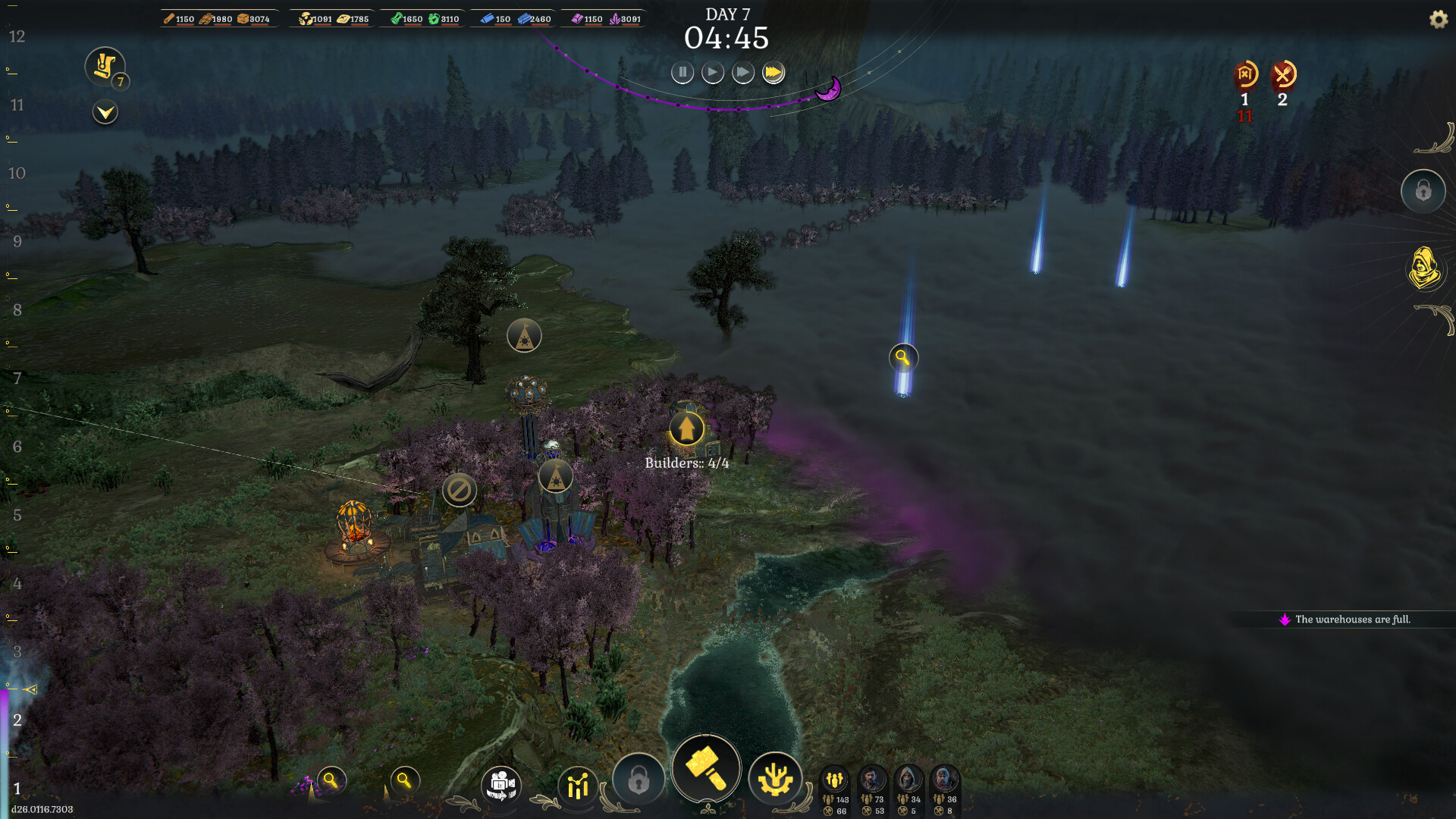Set game speed to fast forward
Image resolution: width=1456 pixels, height=819 pixels.
pos(742,73)
